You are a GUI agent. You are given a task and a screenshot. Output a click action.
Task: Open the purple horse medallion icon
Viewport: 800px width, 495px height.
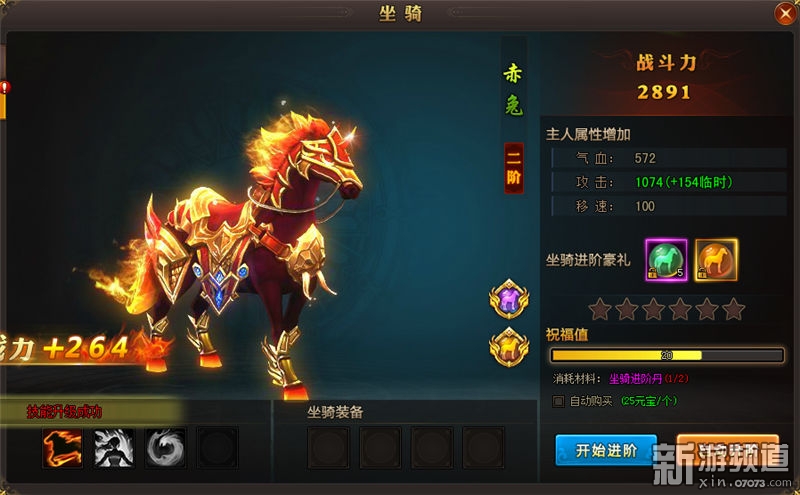pyautogui.click(x=509, y=299)
